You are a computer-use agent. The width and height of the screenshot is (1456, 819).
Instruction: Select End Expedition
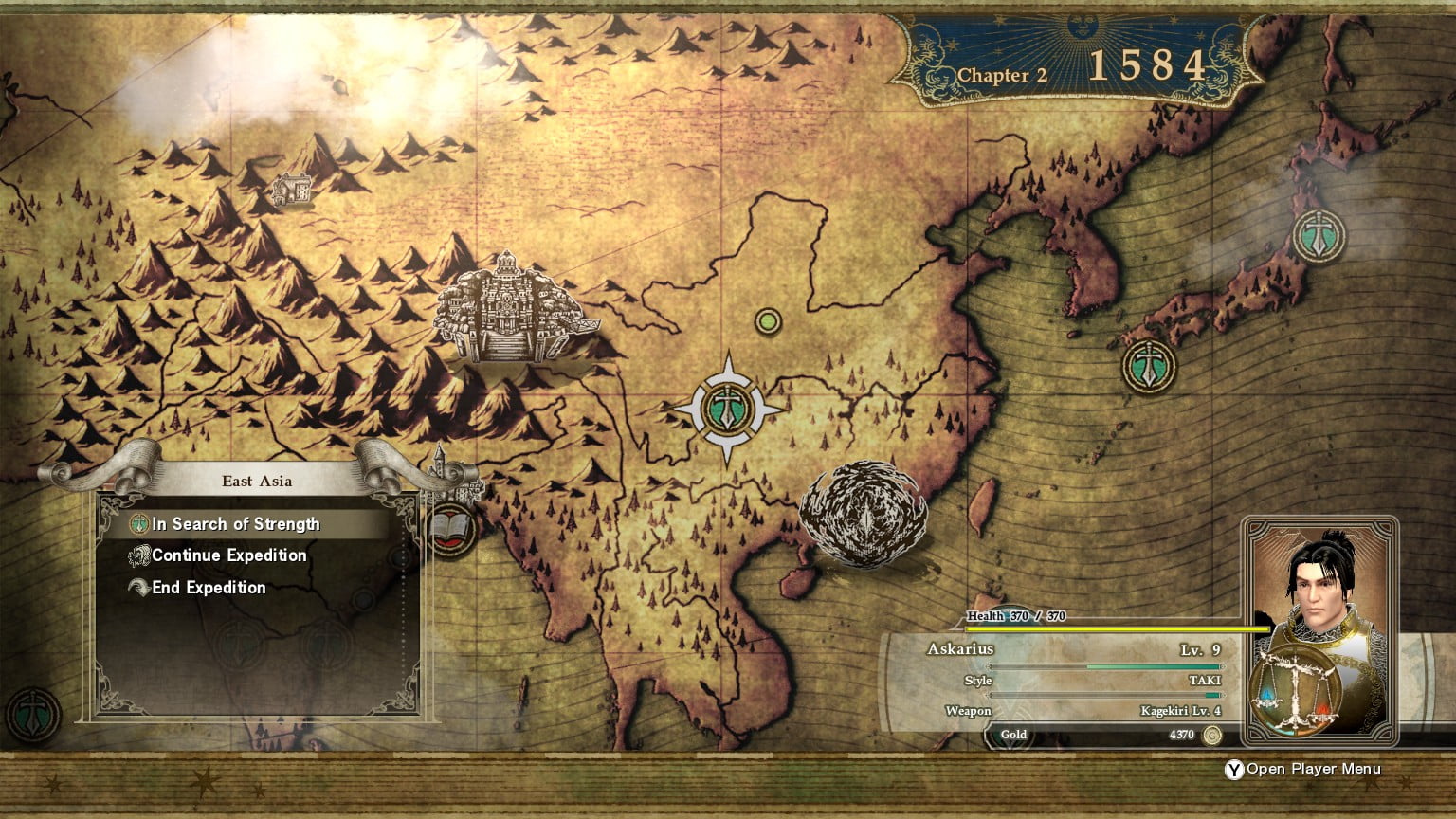click(x=209, y=588)
